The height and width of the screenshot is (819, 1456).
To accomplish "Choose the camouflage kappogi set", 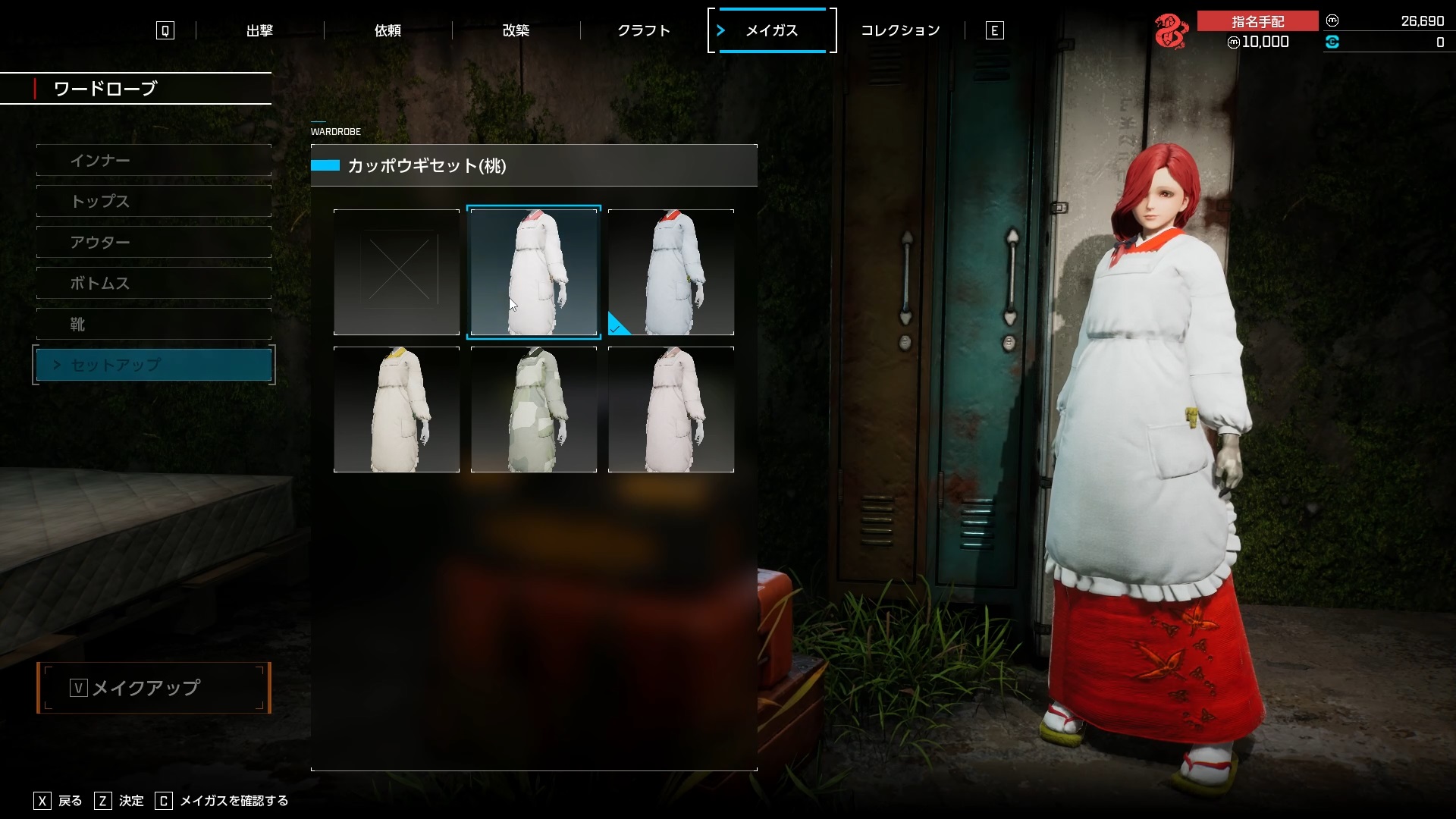I will click(x=534, y=409).
